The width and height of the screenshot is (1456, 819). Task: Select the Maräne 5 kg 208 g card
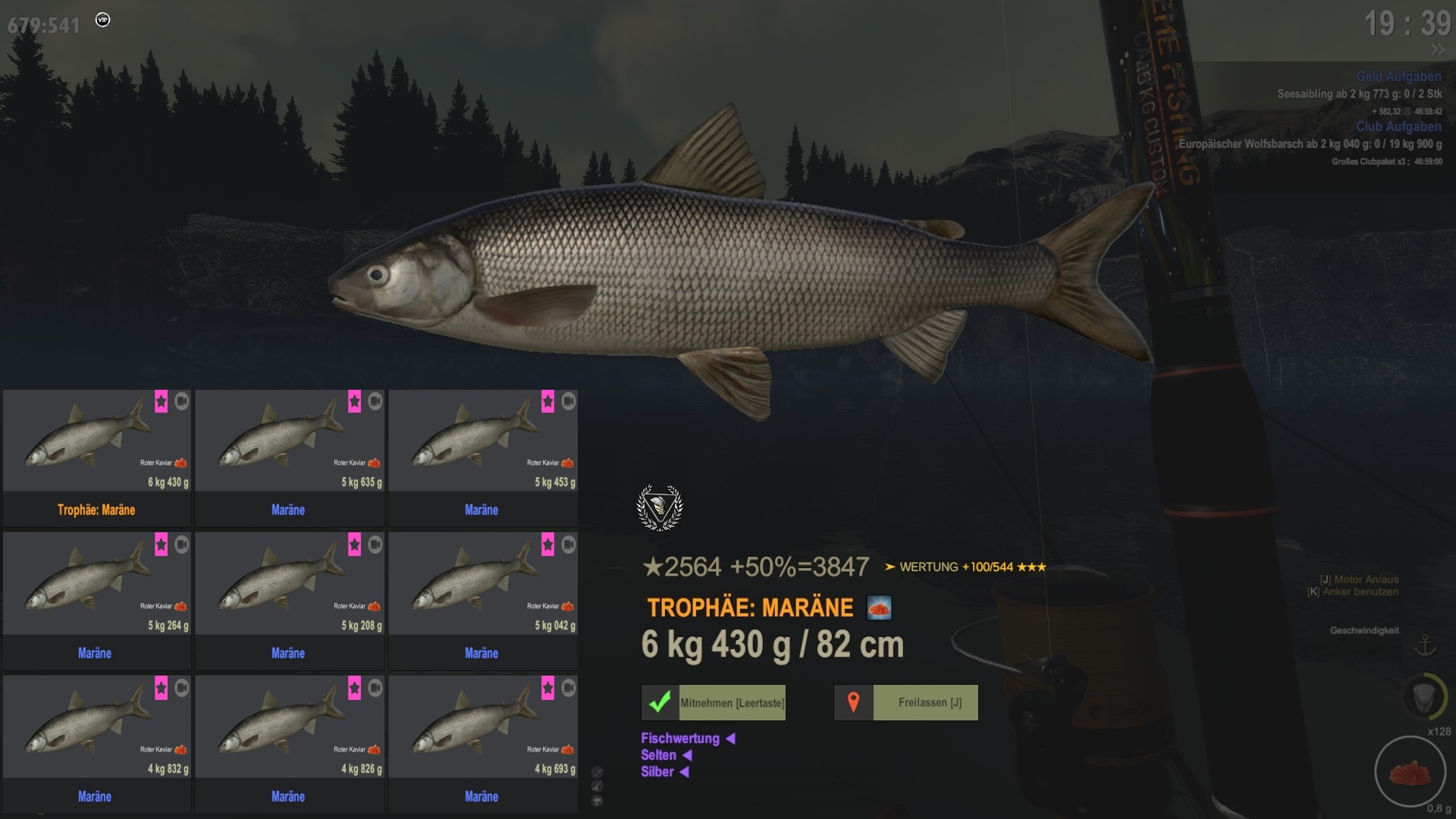(x=290, y=600)
